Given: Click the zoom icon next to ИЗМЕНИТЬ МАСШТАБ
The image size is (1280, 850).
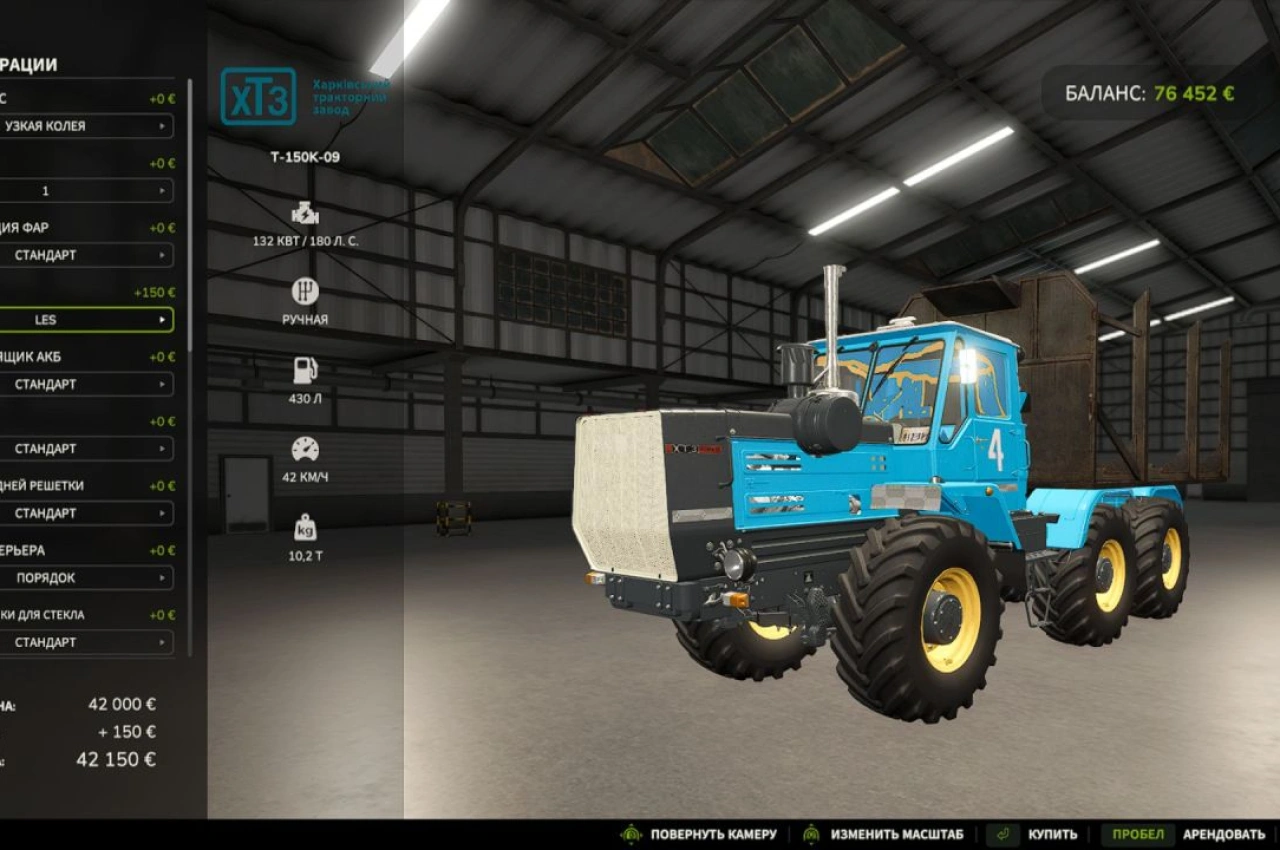Looking at the screenshot, I should (812, 833).
